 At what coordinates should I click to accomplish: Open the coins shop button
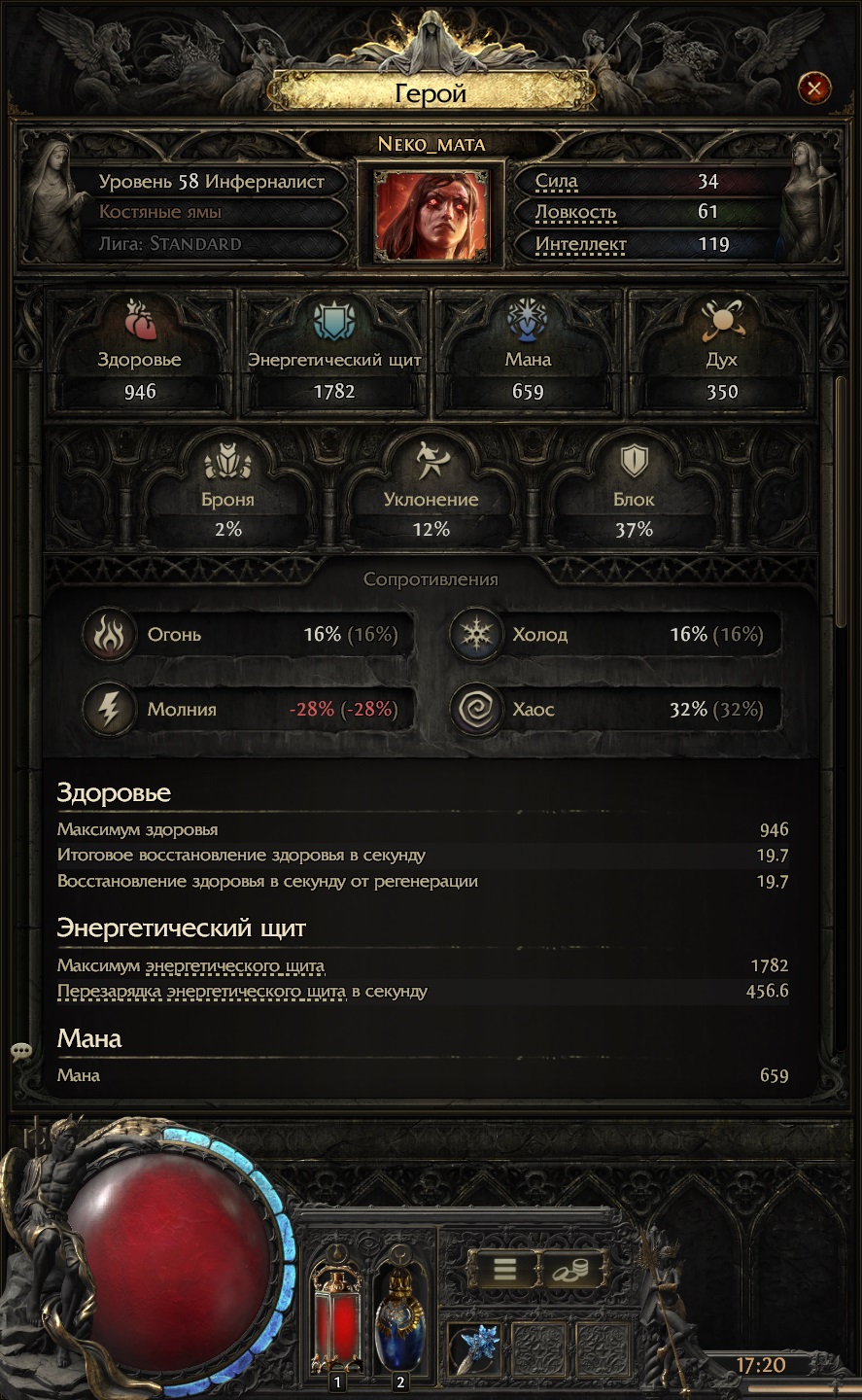571,1269
